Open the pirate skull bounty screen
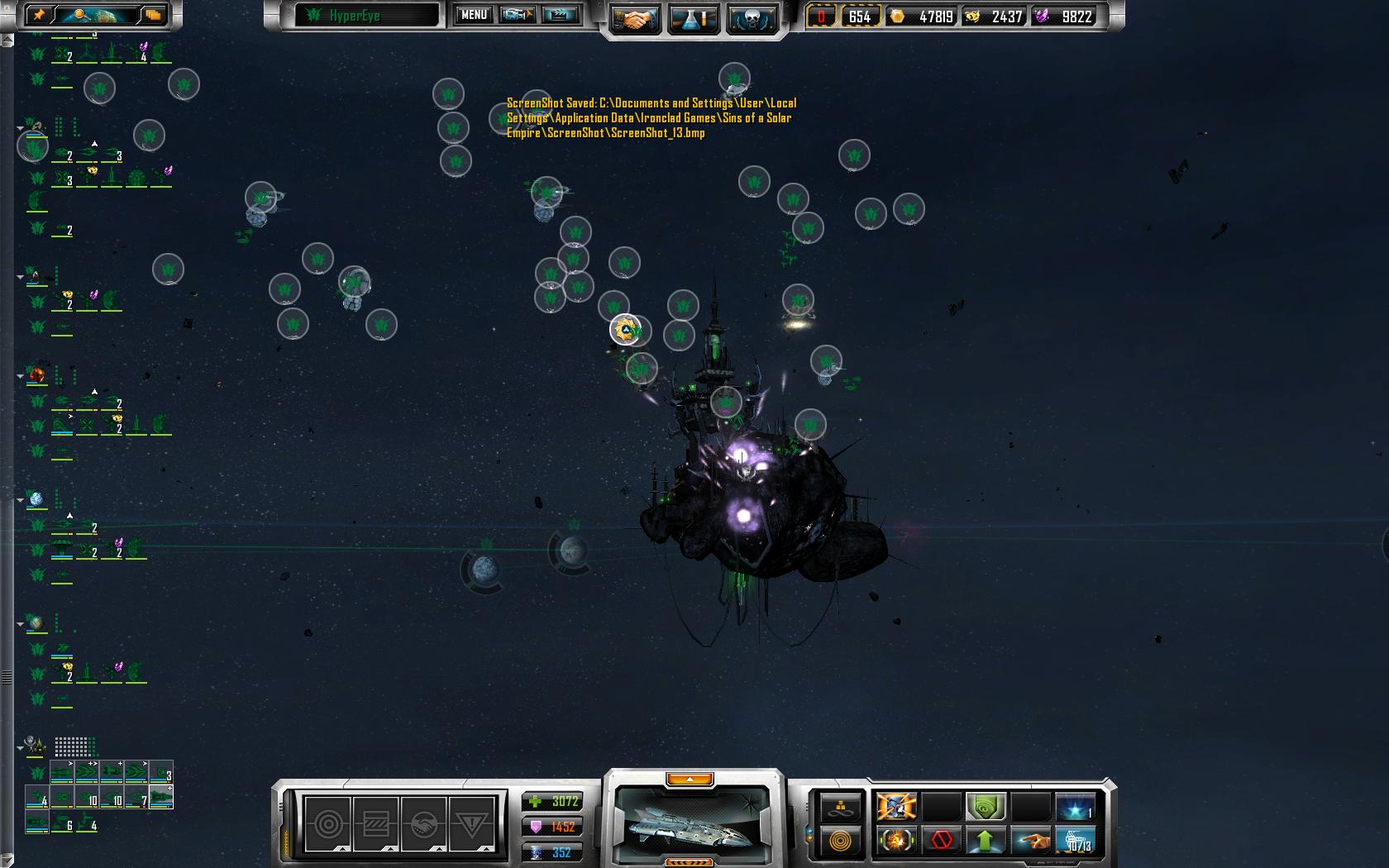Viewport: 1389px width, 868px height. [752, 20]
